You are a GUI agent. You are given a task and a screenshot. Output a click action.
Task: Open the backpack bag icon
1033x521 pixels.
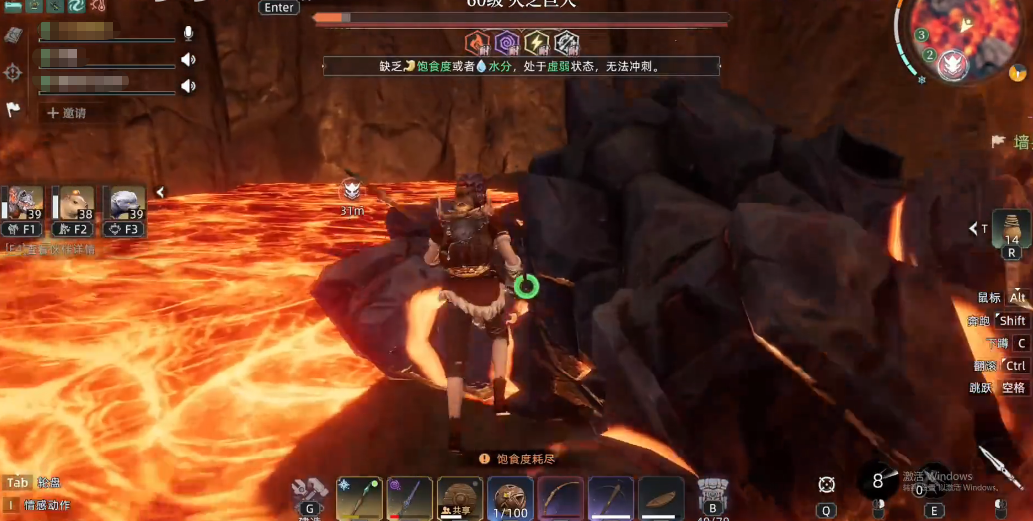(x=712, y=493)
